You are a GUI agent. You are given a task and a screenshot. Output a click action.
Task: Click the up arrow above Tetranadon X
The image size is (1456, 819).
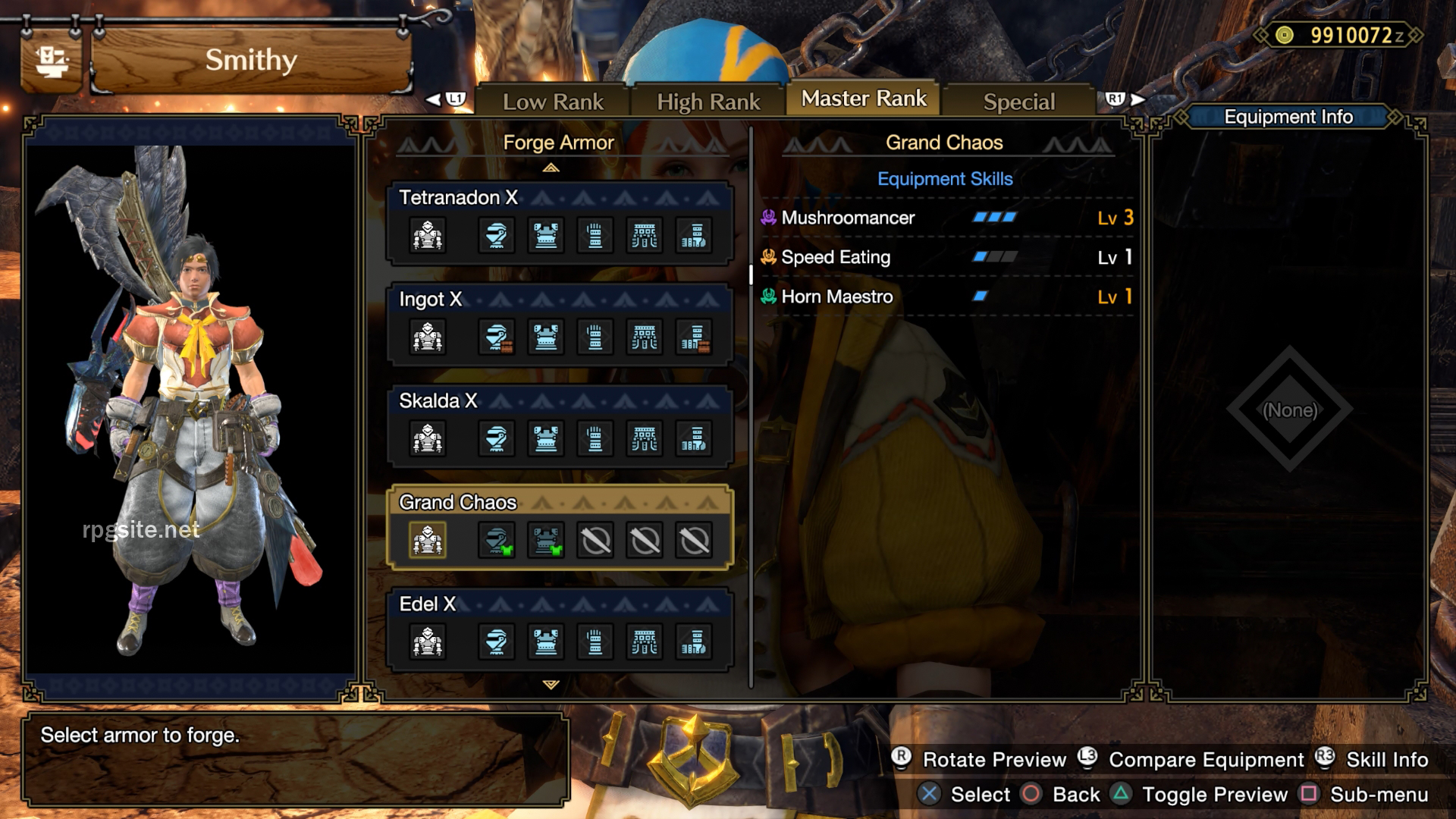click(x=551, y=168)
